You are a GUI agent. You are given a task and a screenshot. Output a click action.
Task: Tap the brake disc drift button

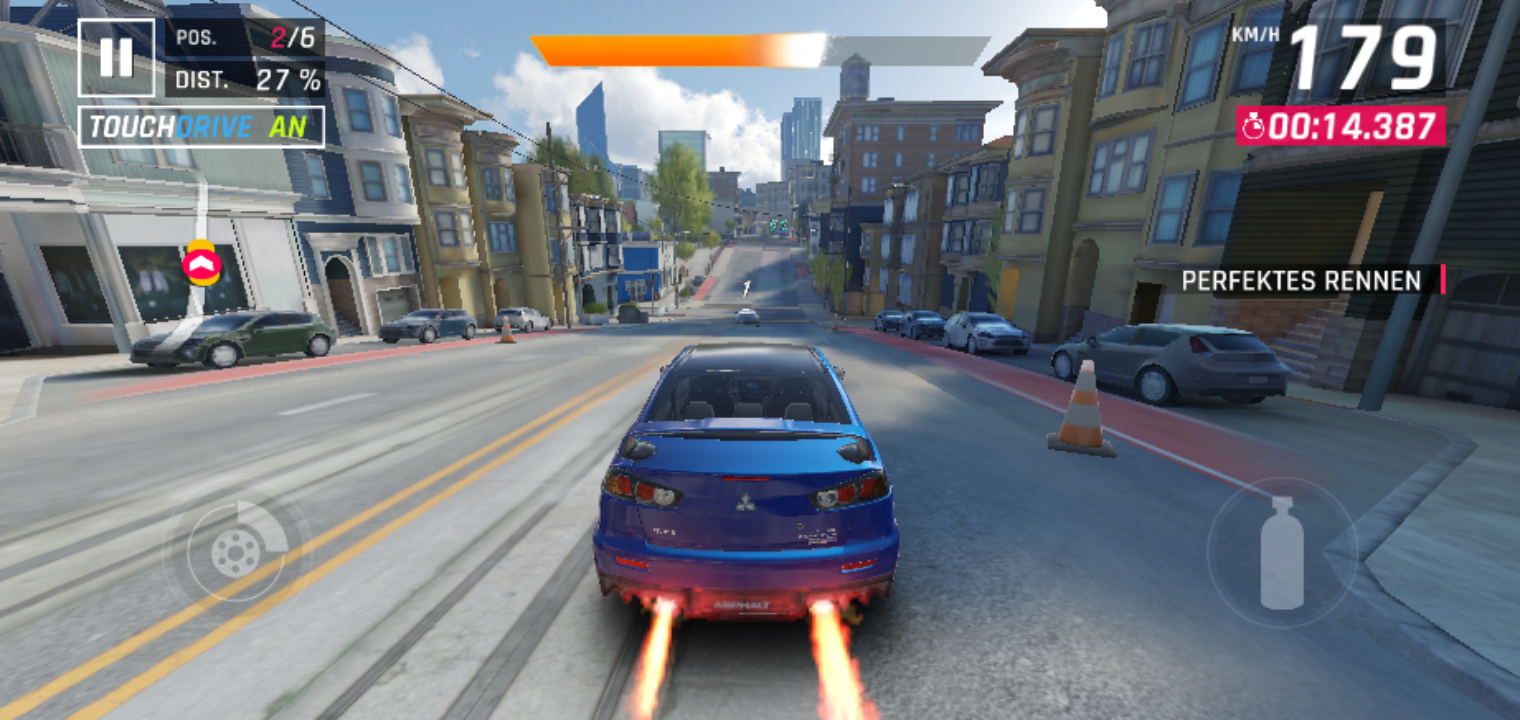[x=237, y=551]
